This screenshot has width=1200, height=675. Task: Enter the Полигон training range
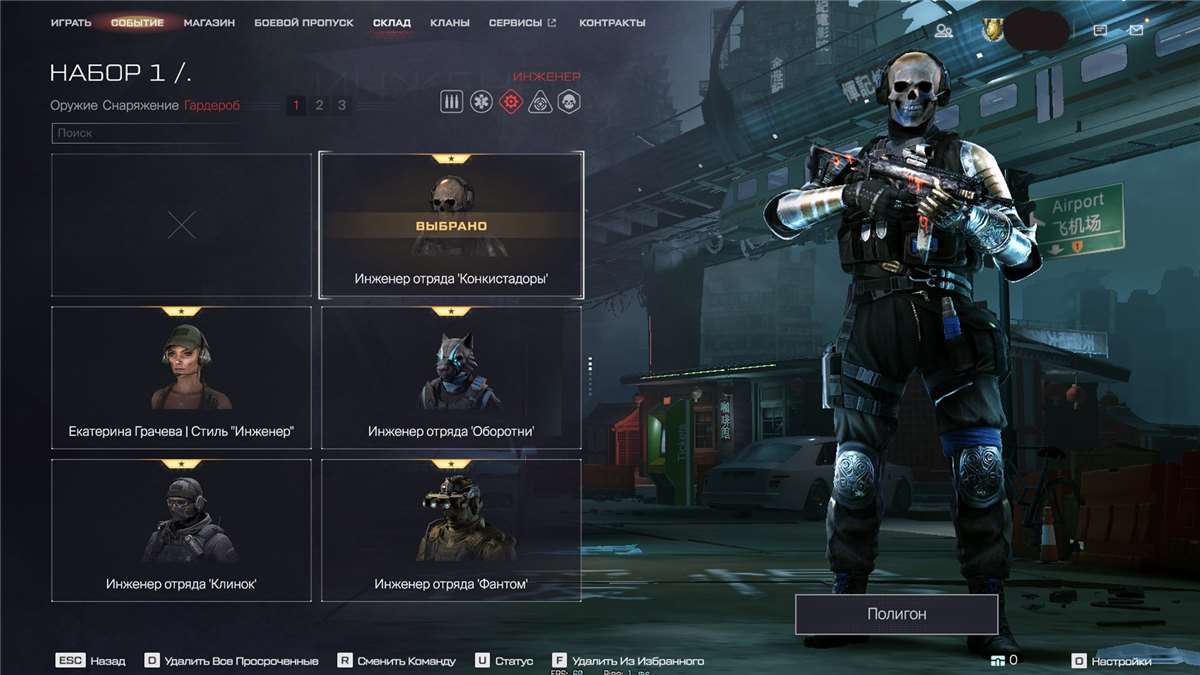coord(896,614)
